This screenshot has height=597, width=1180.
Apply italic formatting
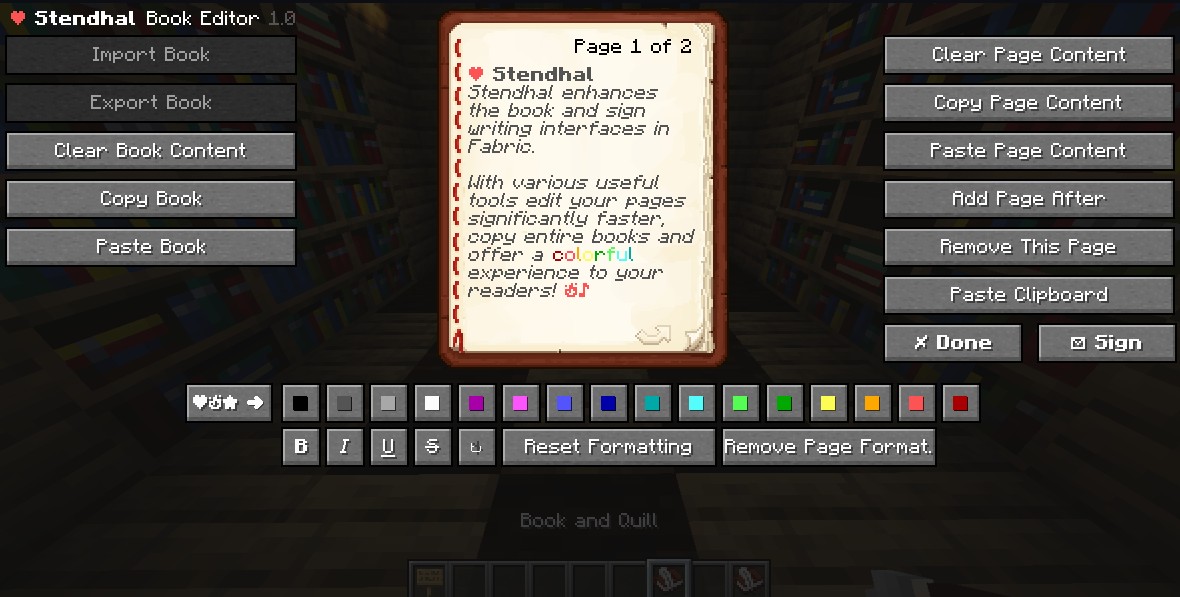(344, 447)
